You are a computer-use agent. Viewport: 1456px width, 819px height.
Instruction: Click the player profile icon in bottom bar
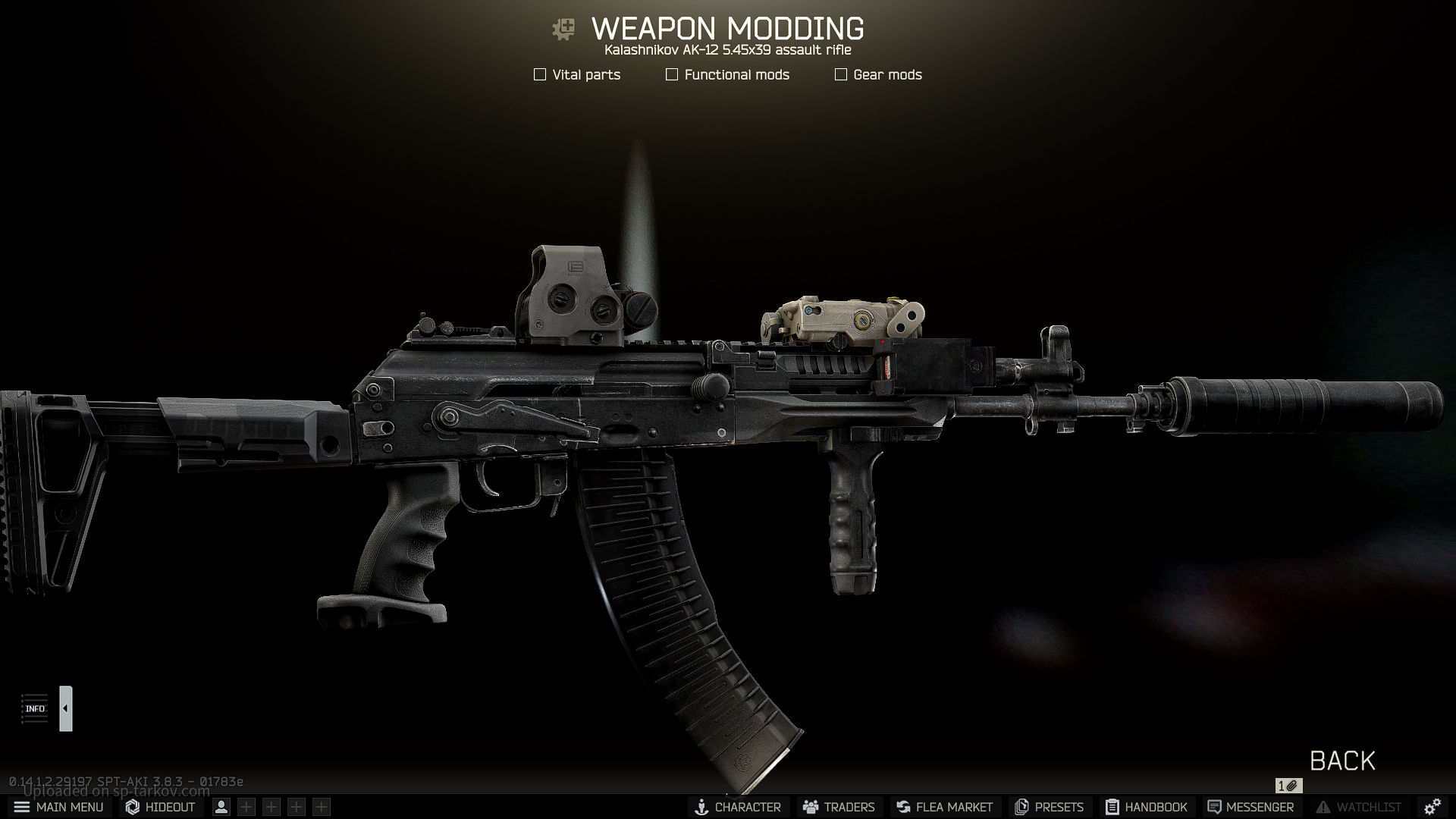coord(221,807)
